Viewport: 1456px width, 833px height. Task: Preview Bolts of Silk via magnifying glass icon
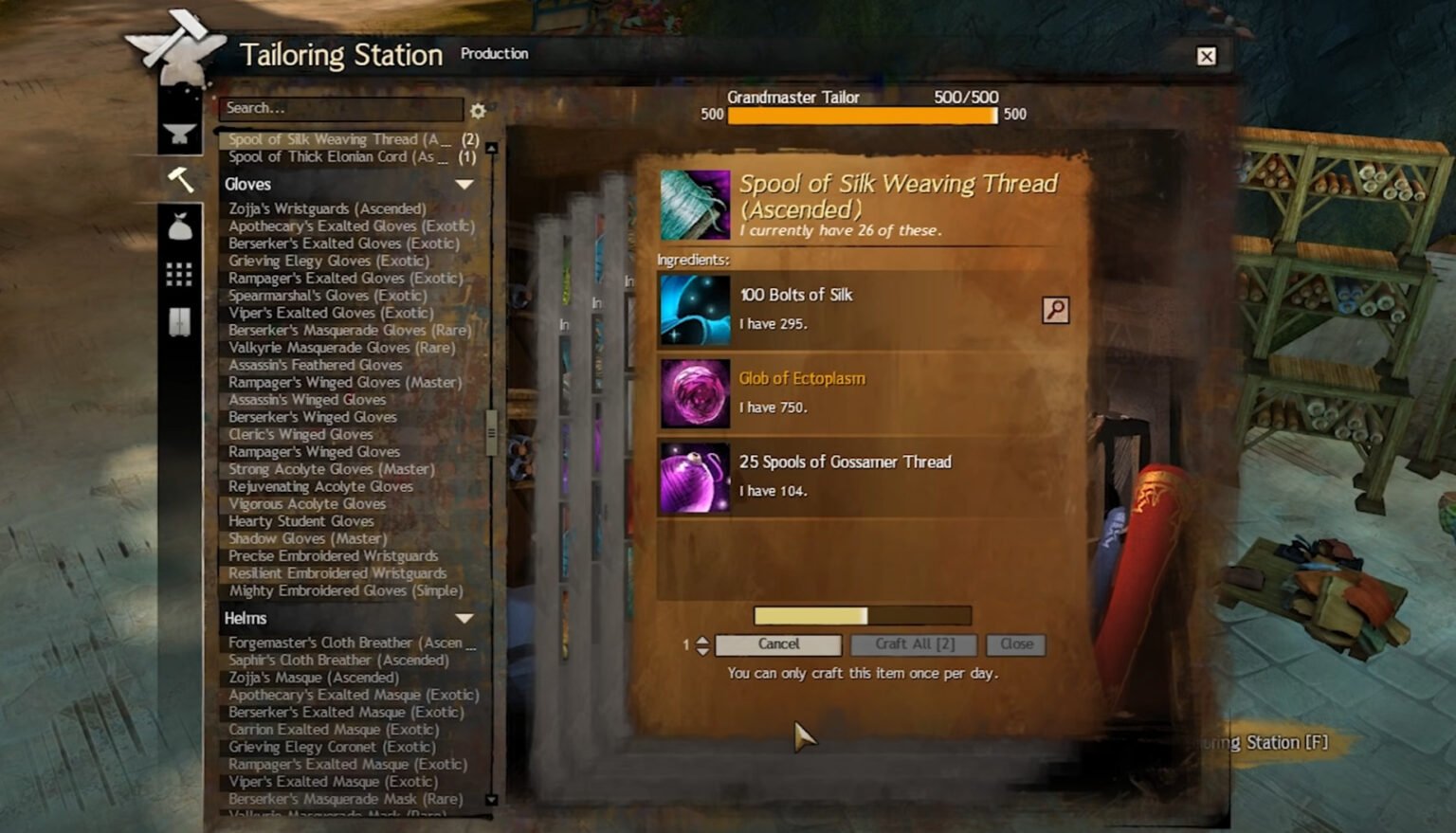click(x=1057, y=309)
